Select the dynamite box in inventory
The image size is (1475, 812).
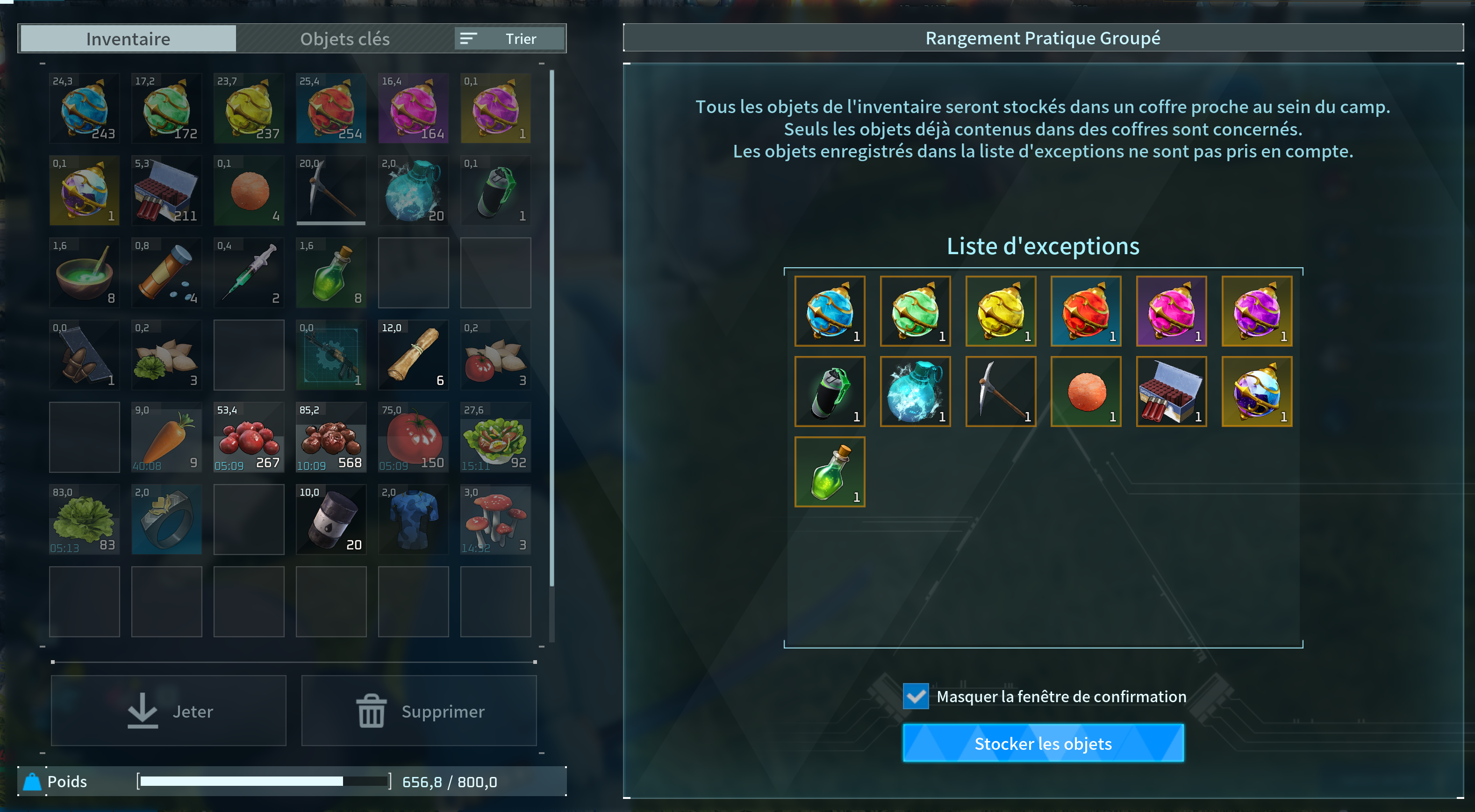click(x=167, y=191)
